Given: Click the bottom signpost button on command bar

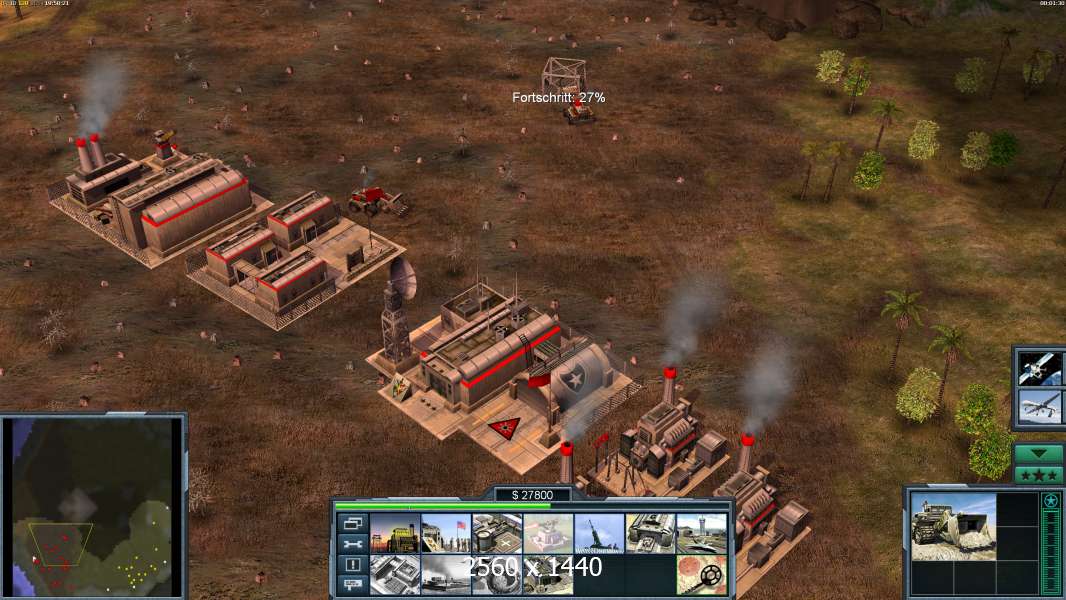Looking at the screenshot, I should tap(353, 584).
